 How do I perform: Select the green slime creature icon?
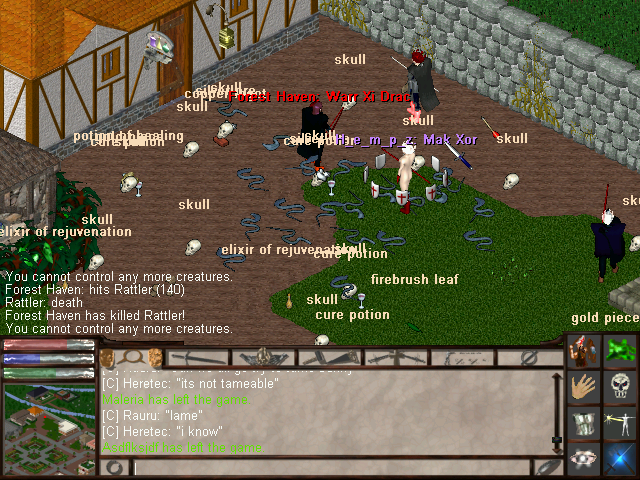tap(619, 352)
